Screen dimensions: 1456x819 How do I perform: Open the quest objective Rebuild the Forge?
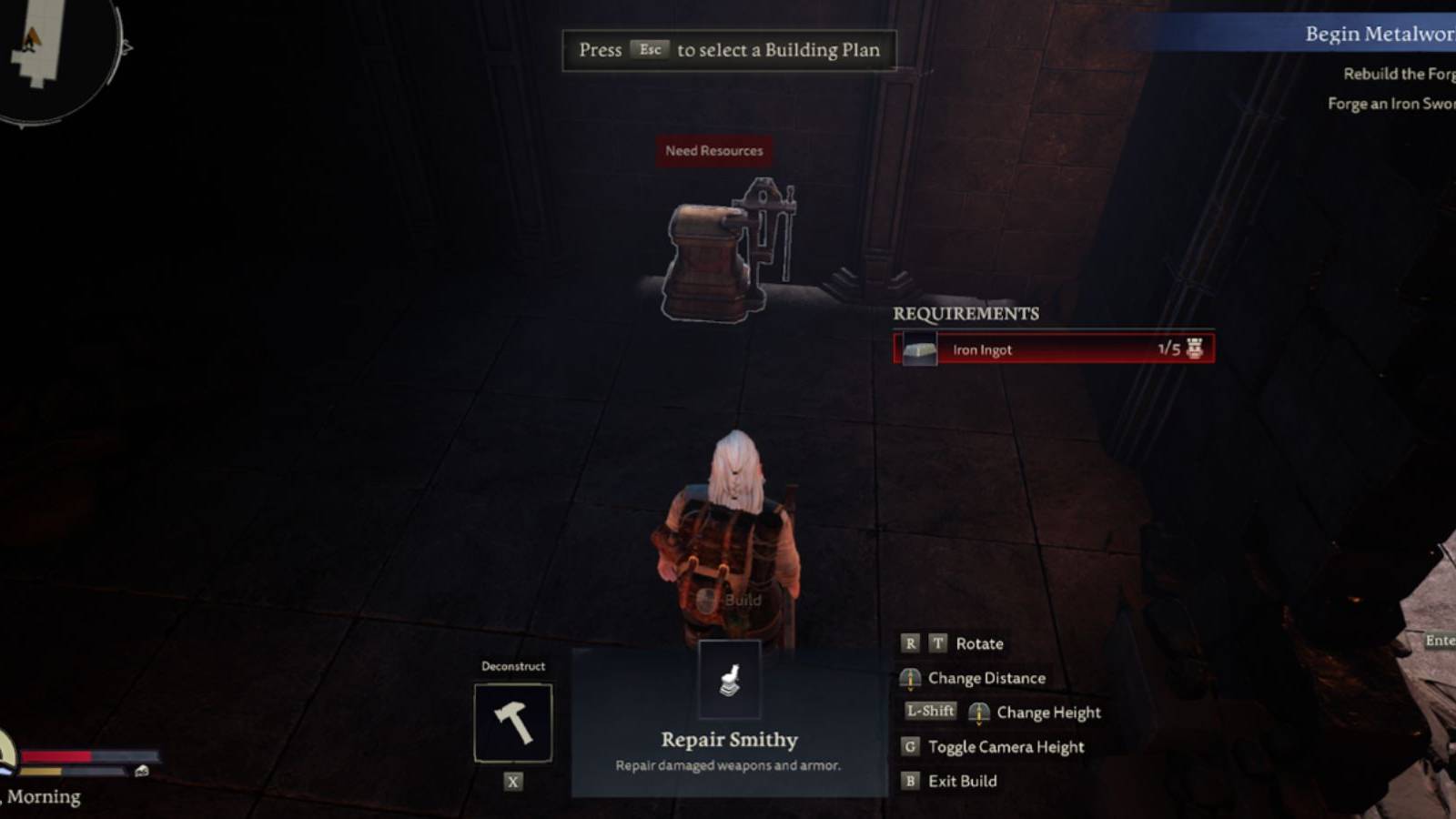pos(1399,73)
